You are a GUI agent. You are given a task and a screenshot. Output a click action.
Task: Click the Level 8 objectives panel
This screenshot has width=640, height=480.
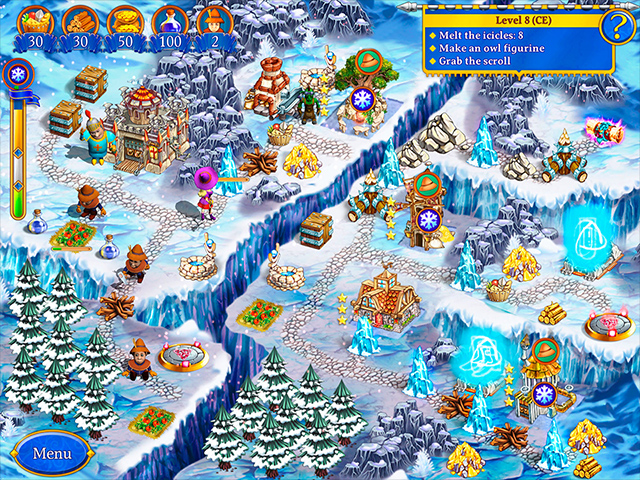pos(518,40)
